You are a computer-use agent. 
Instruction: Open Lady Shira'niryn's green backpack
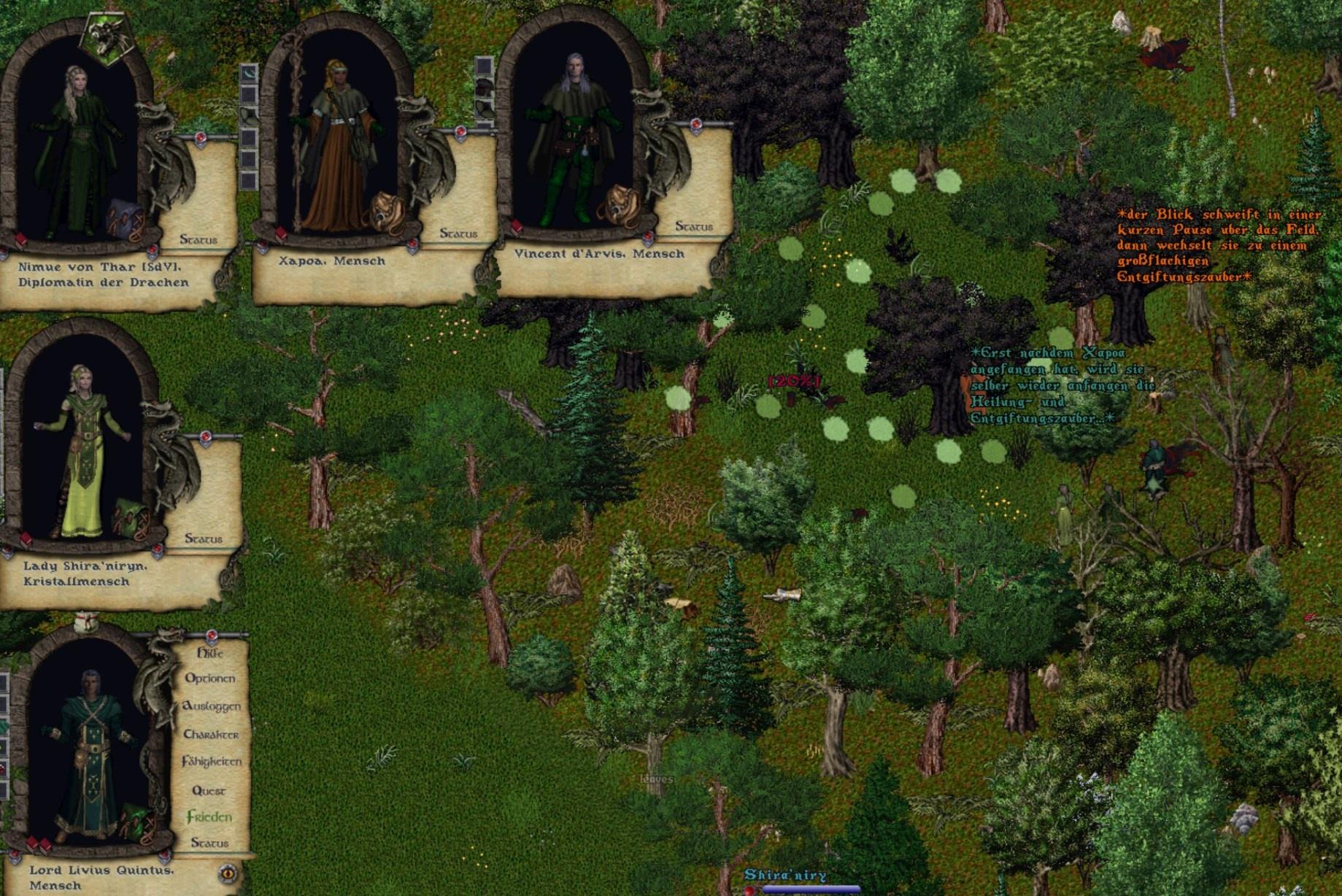tap(130, 518)
